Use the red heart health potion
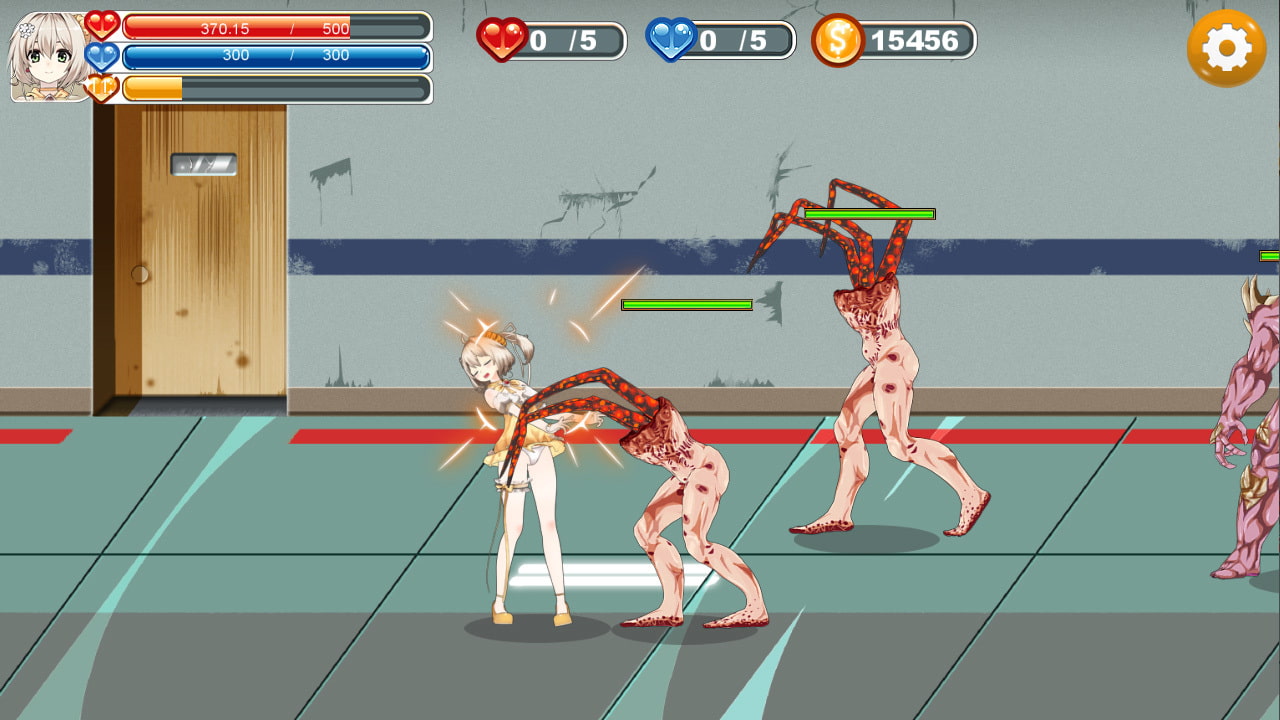Screen dimensions: 1280x720 [502, 40]
